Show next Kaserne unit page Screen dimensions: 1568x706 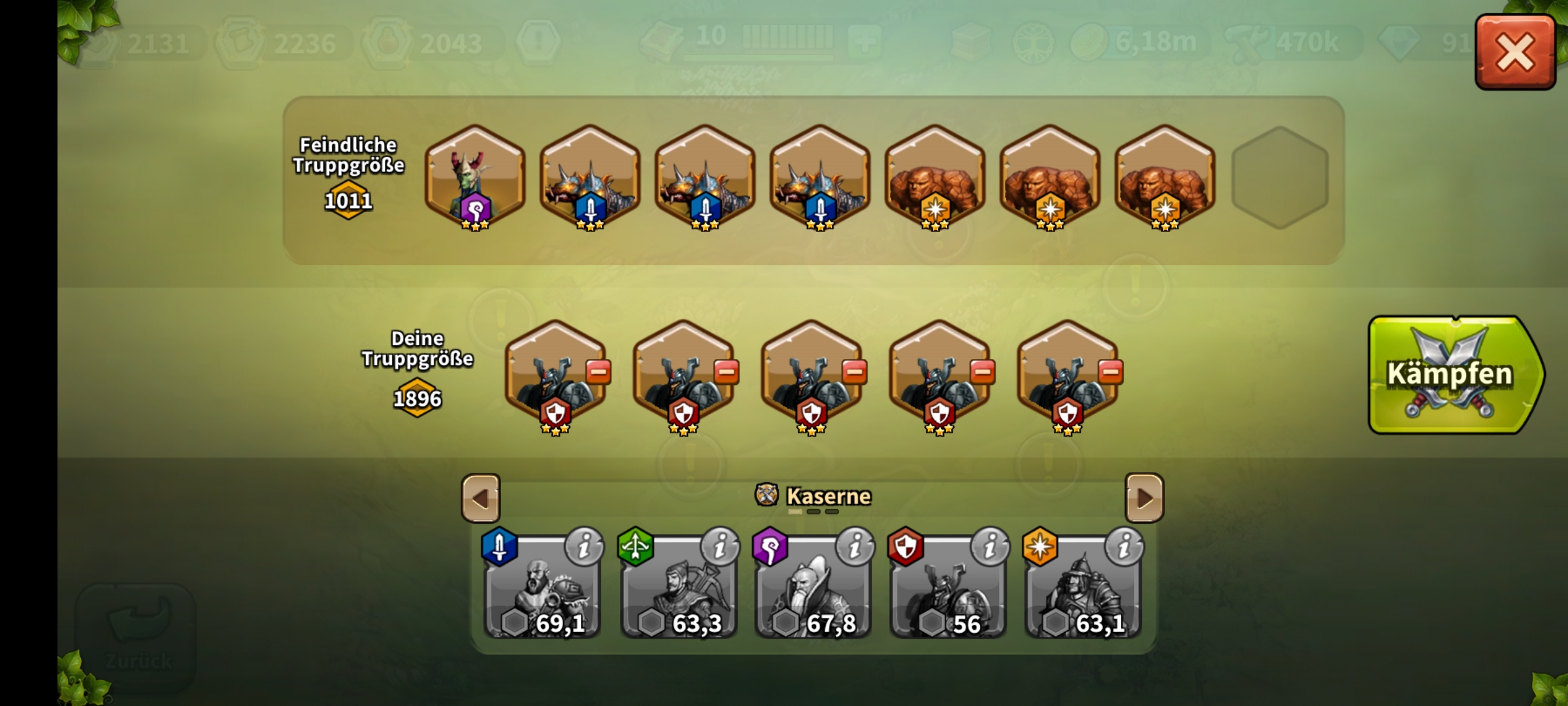click(x=1144, y=498)
